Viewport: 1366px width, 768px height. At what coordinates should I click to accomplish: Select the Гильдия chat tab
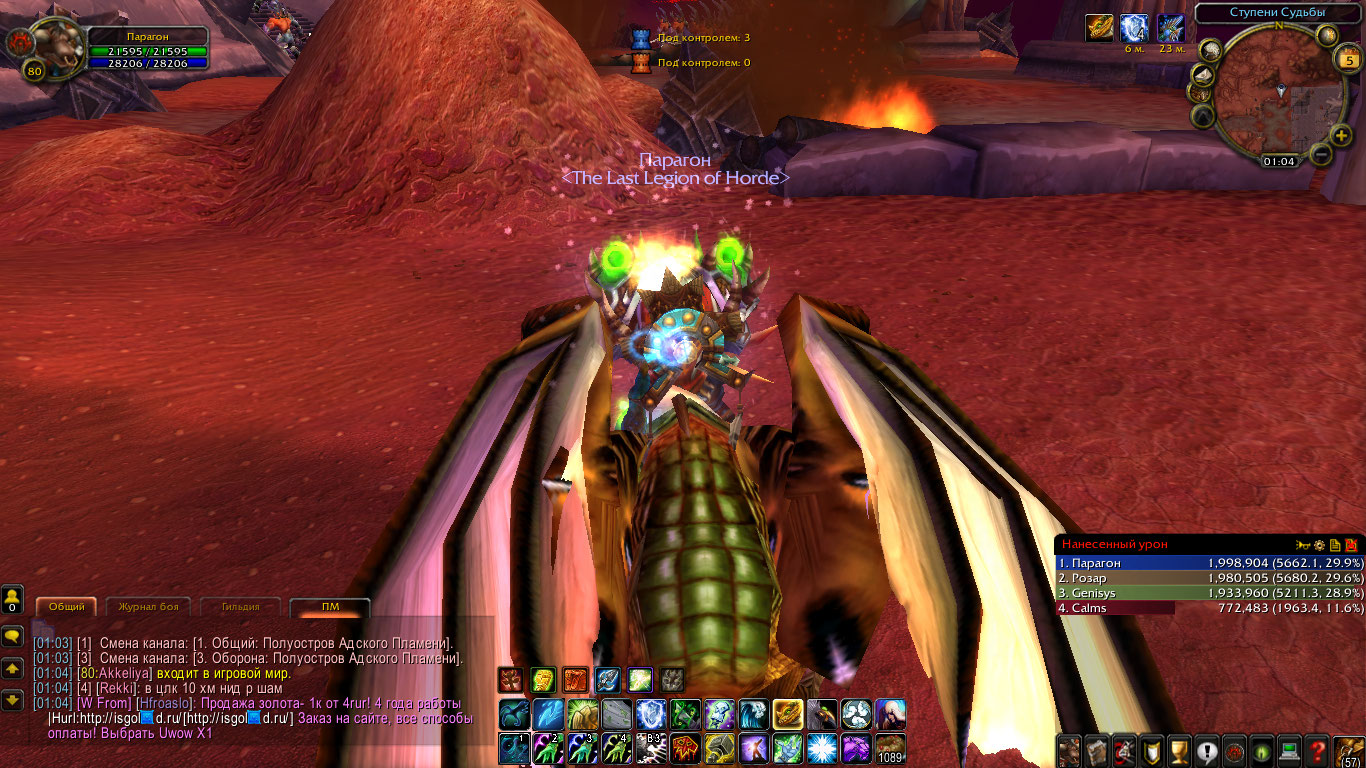tap(240, 607)
